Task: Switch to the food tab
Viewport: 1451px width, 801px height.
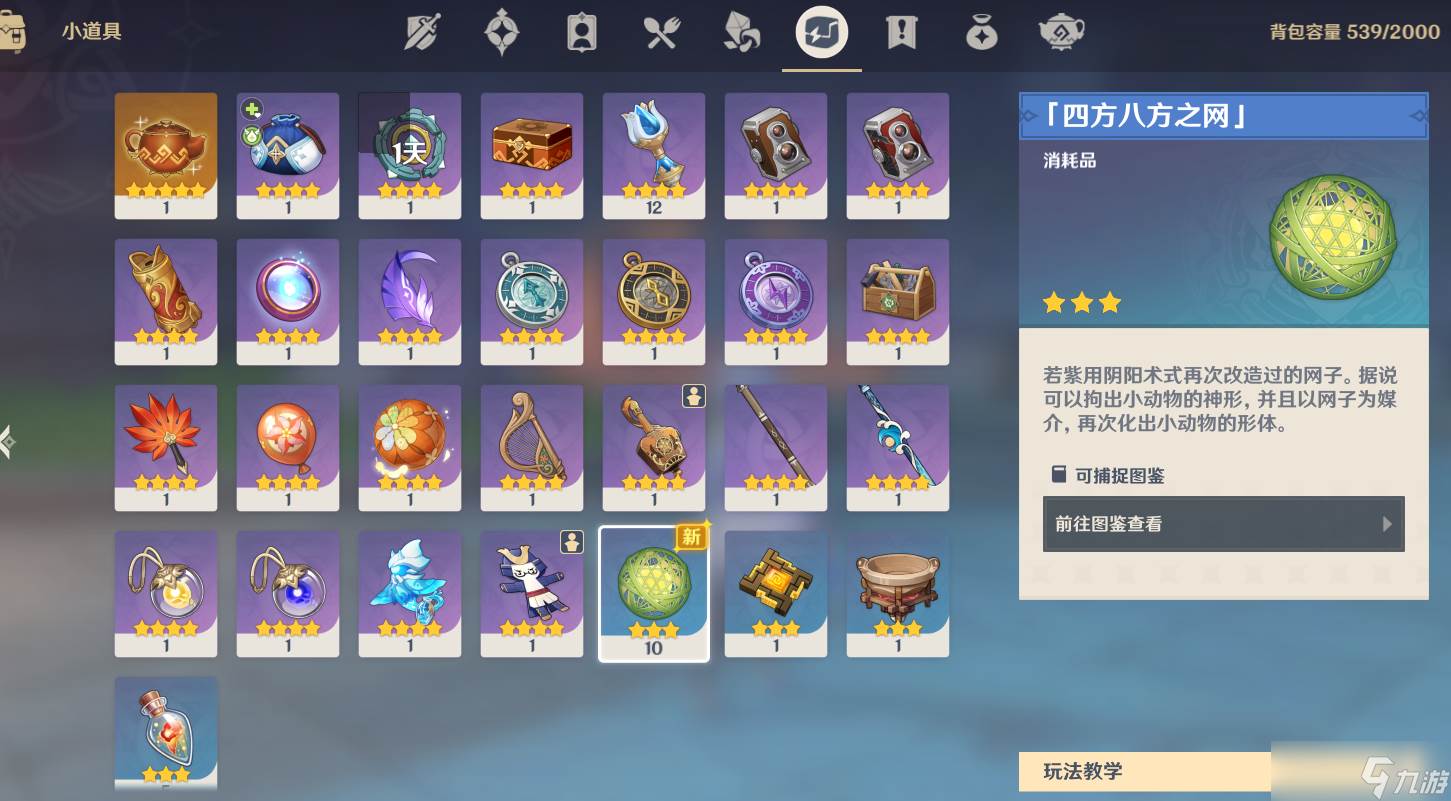Action: [661, 33]
